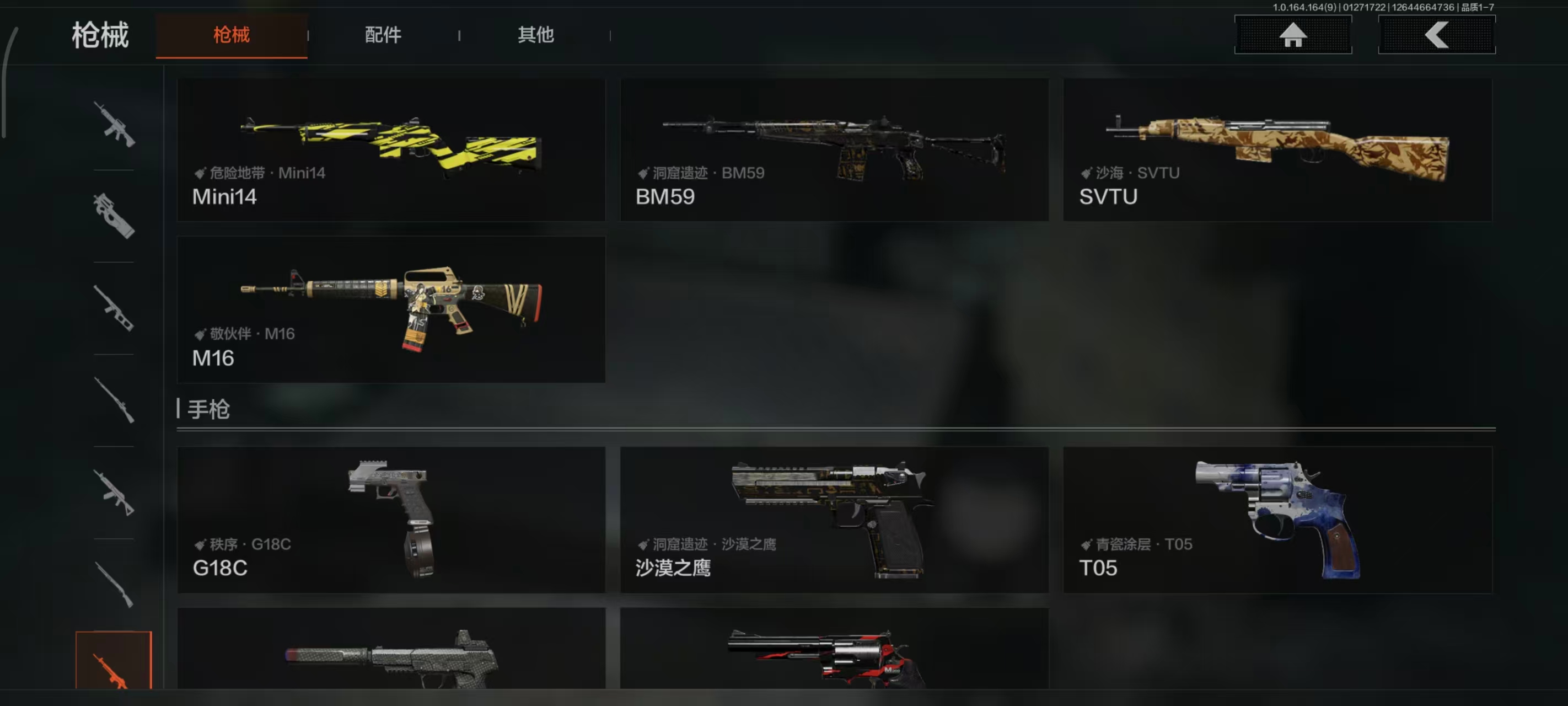
Task: Select the submachine gun category icon
Action: click(x=115, y=217)
